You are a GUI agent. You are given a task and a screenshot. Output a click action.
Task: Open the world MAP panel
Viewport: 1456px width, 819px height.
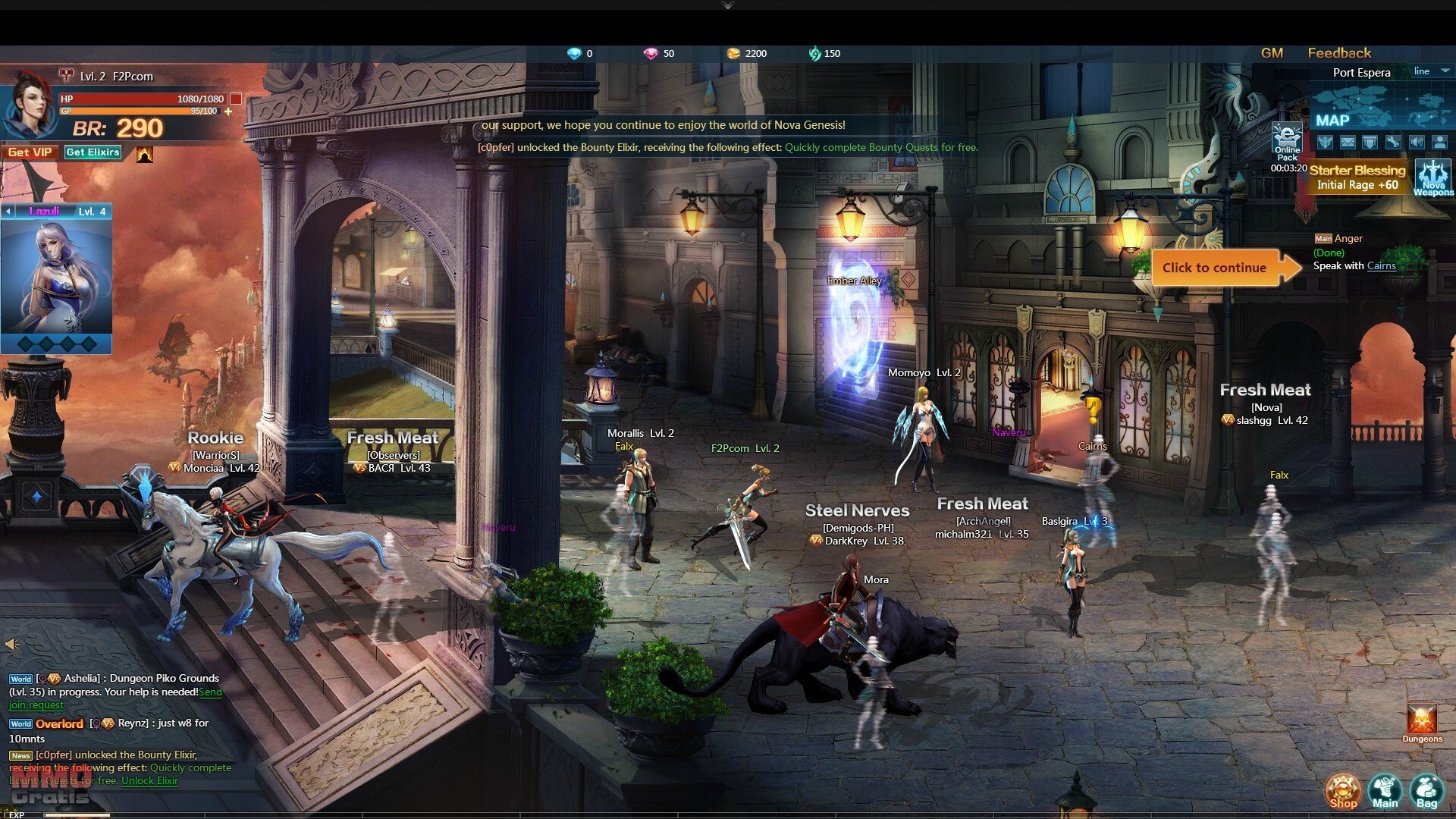click(1332, 120)
